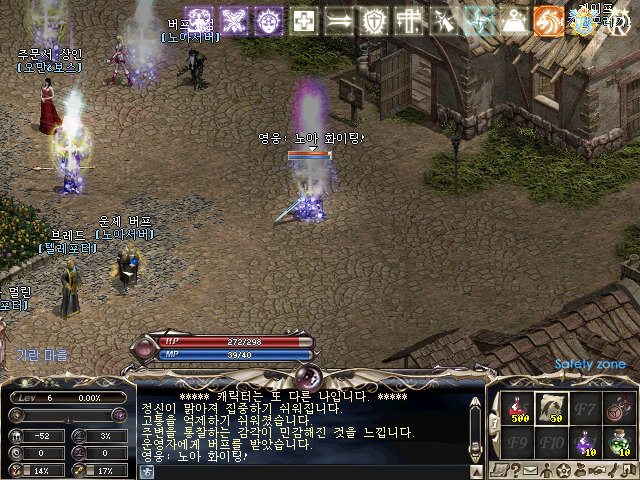Open help with the question mark icon

pyautogui.click(x=517, y=470)
